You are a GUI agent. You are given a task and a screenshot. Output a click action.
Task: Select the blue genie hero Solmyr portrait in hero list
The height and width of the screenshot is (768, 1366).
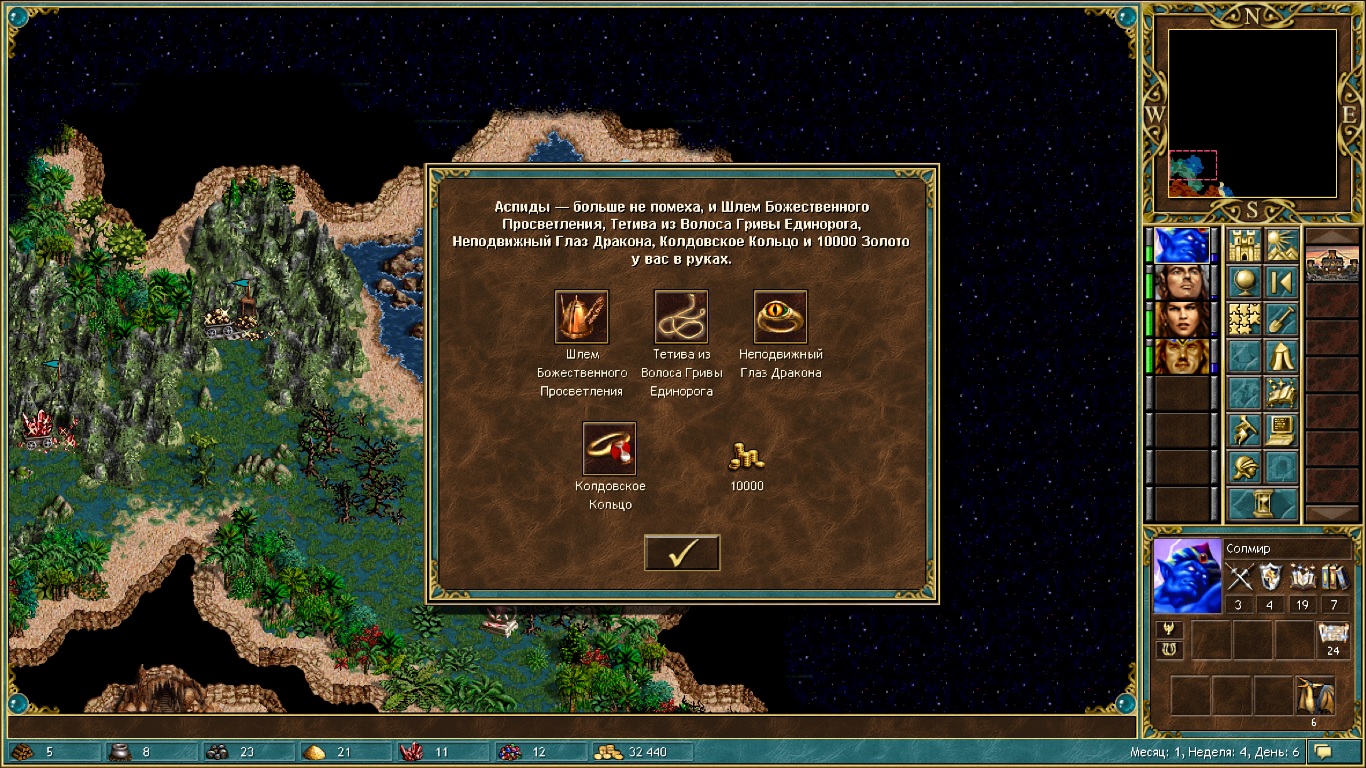click(x=1181, y=245)
